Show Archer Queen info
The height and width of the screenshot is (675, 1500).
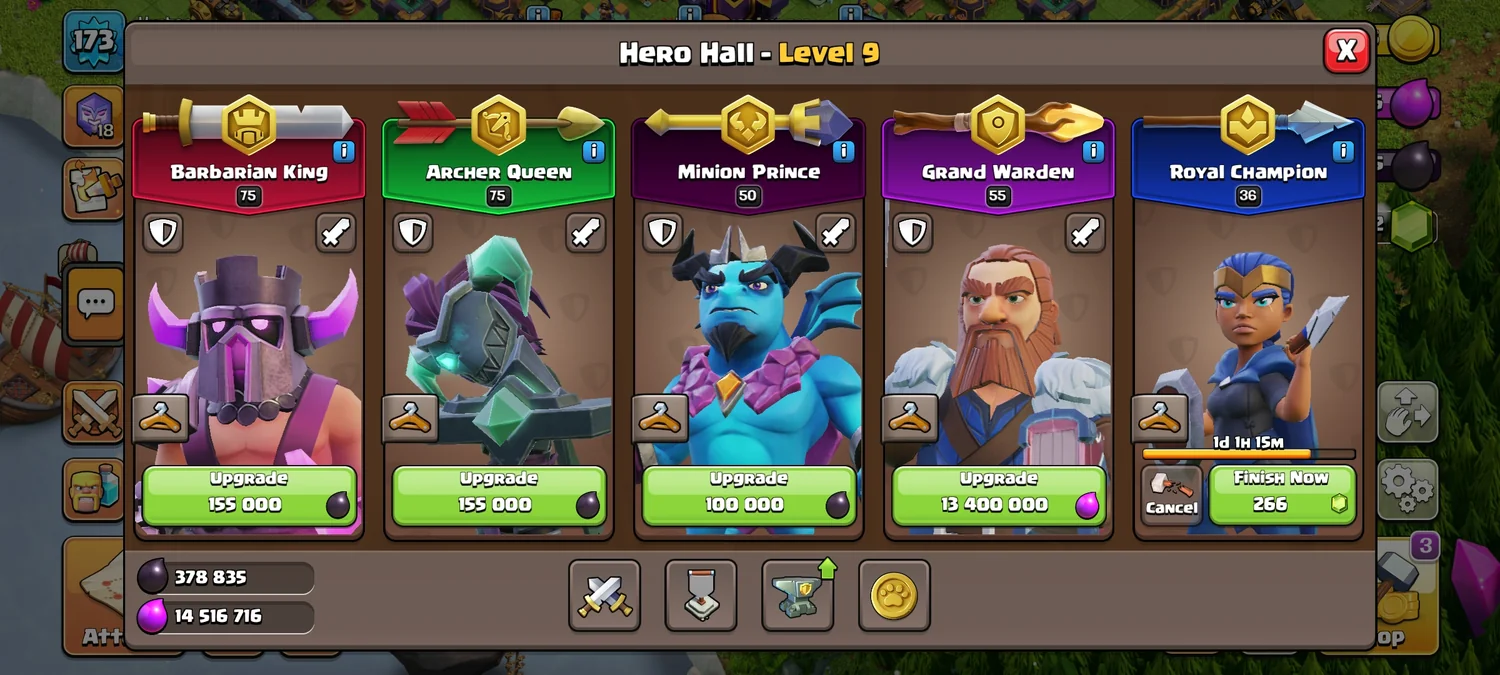click(x=593, y=151)
